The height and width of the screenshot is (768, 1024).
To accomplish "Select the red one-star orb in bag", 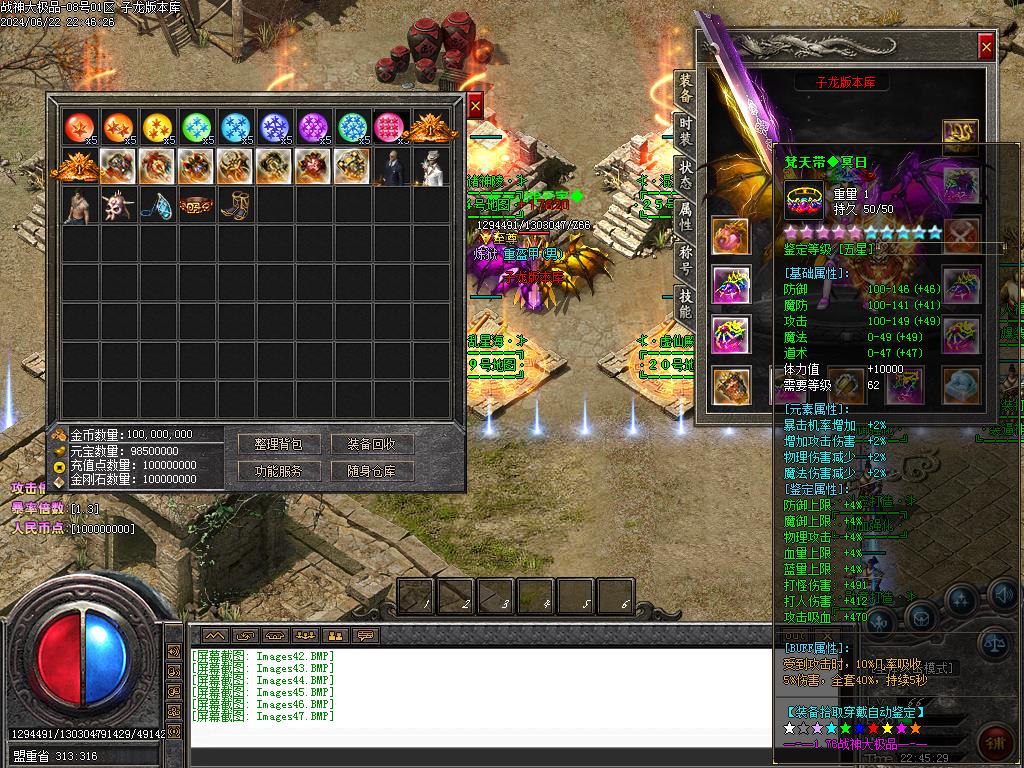I will click(x=79, y=128).
